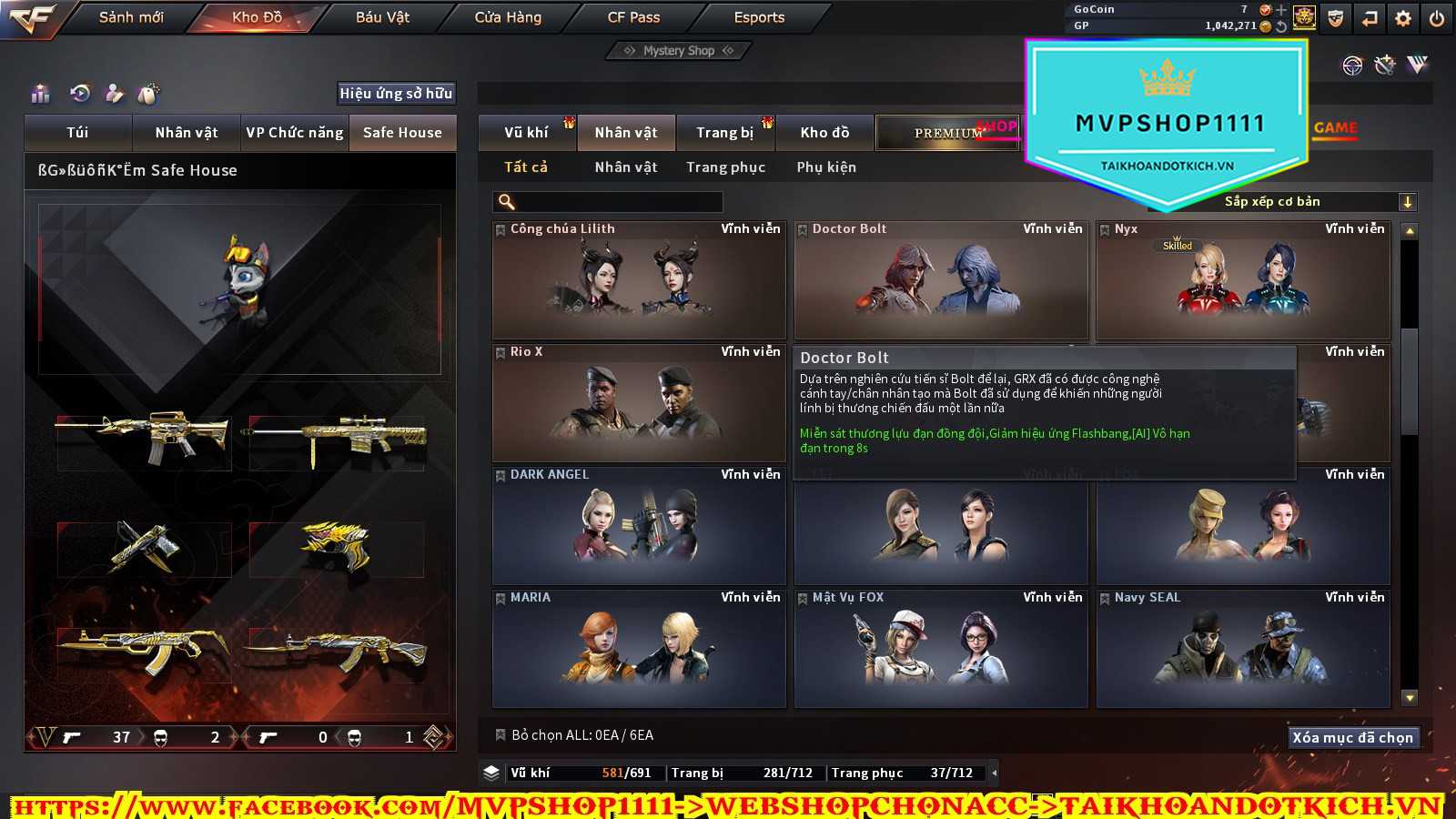Switch to the Trang bị tab
This screenshot has height=819, width=1456.
[725, 133]
